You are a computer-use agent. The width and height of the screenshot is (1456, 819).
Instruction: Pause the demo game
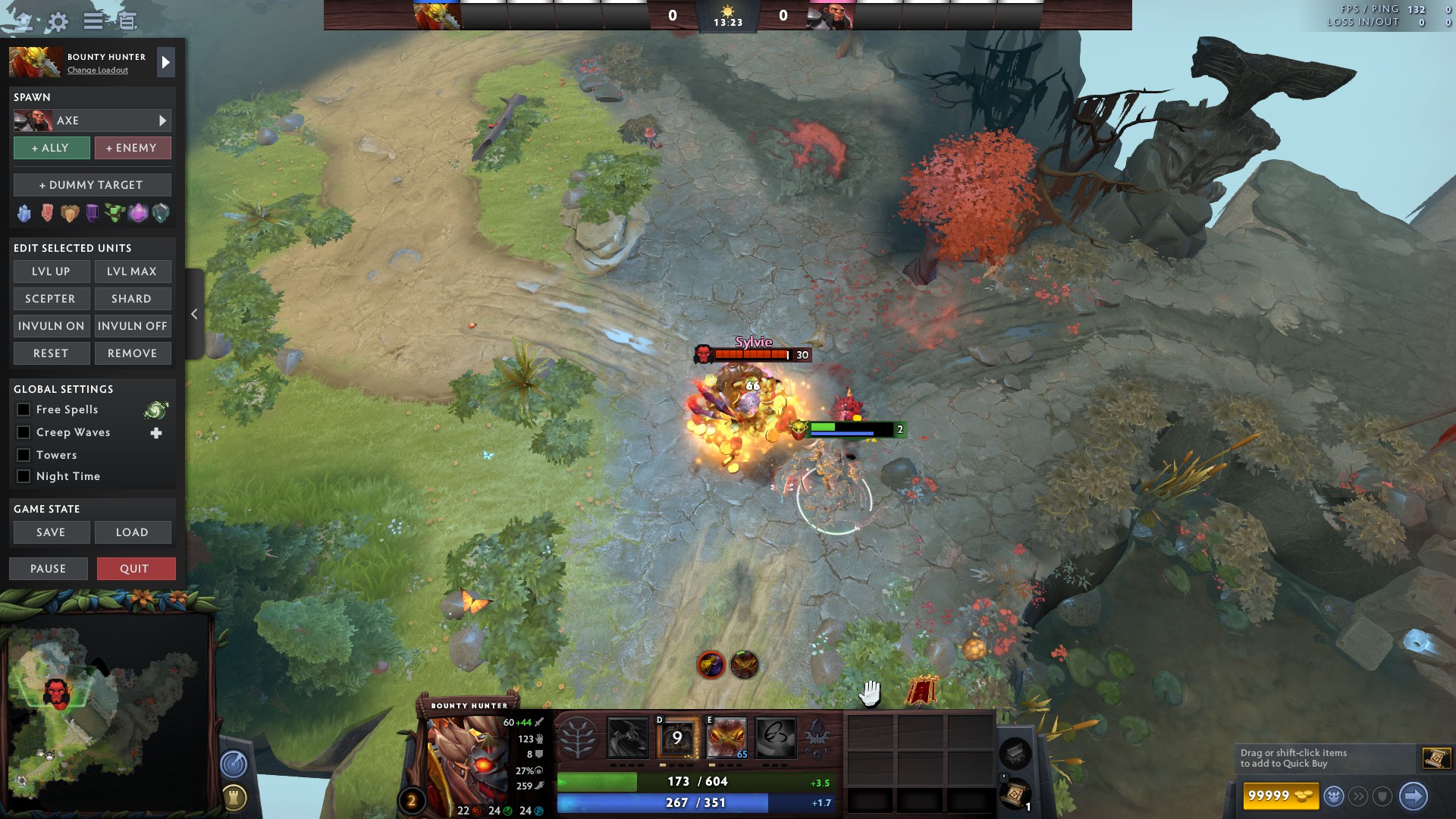coord(49,569)
